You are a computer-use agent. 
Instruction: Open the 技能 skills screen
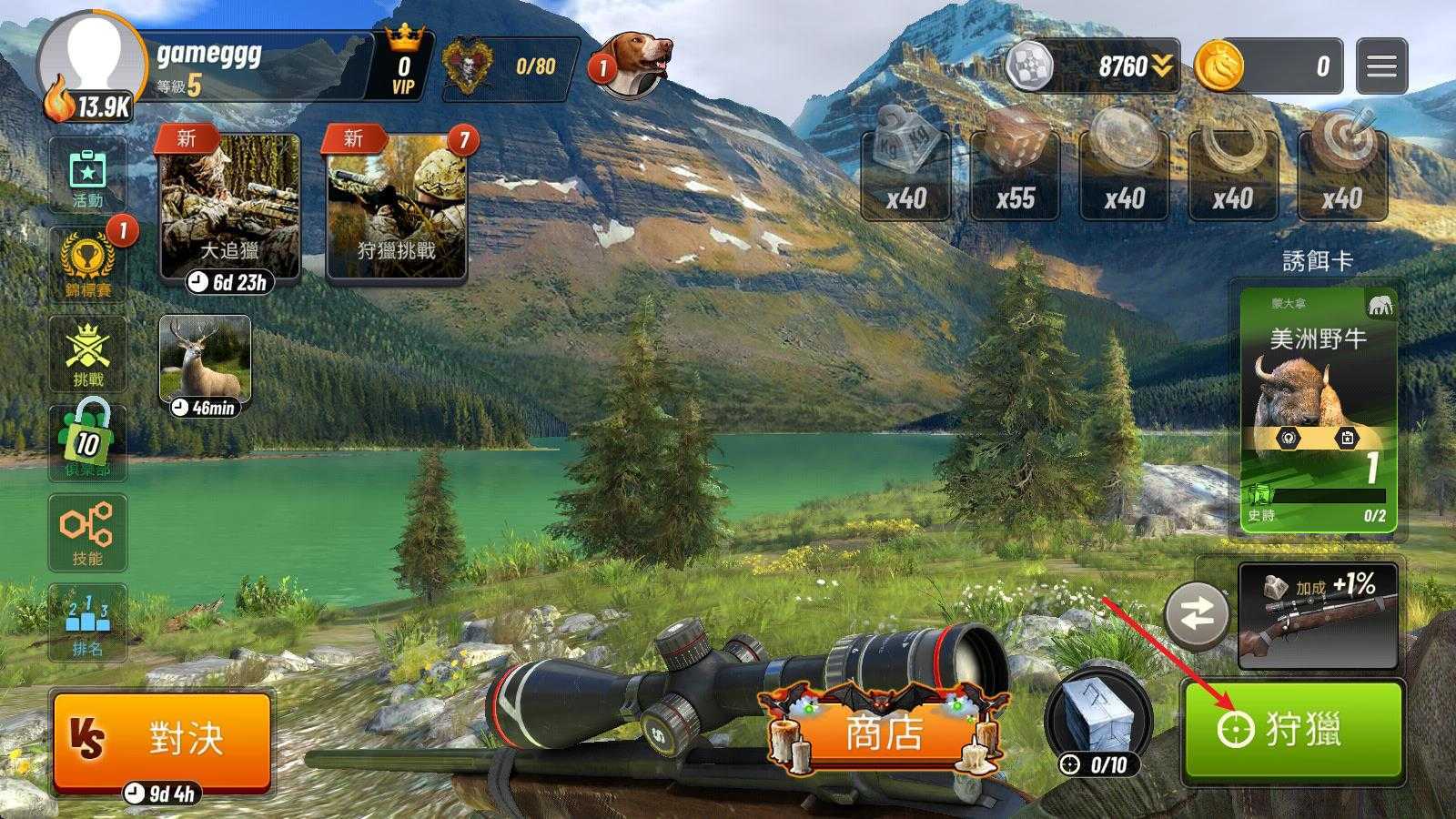pos(87,532)
